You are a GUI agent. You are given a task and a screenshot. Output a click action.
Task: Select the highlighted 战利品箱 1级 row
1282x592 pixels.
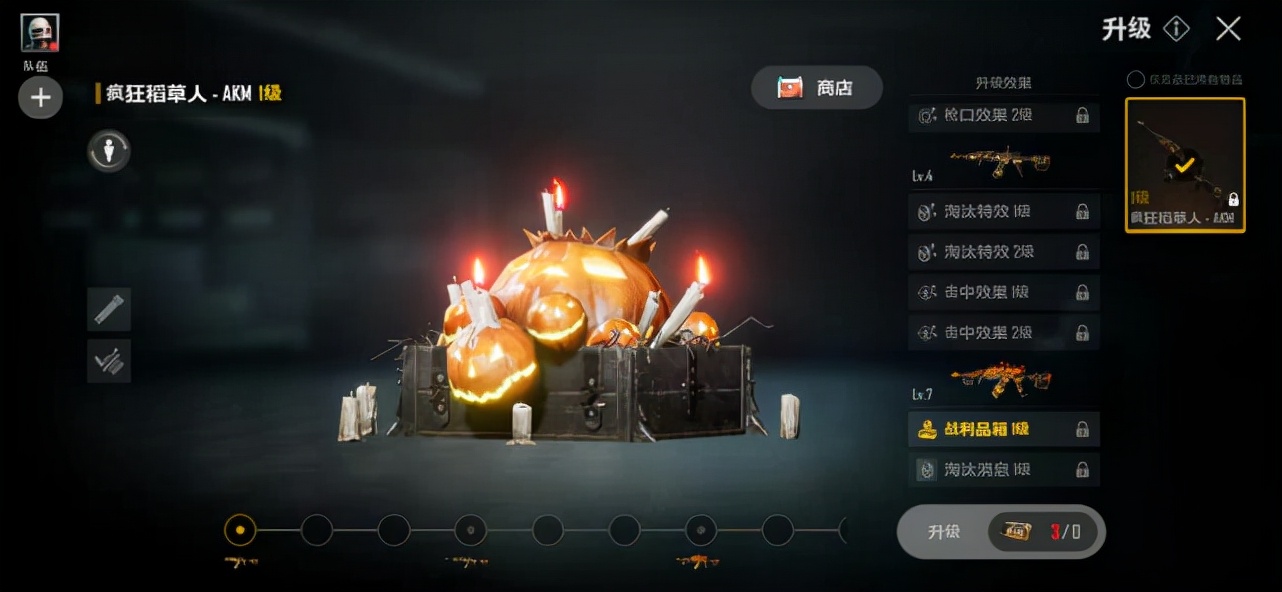[x=1003, y=429]
